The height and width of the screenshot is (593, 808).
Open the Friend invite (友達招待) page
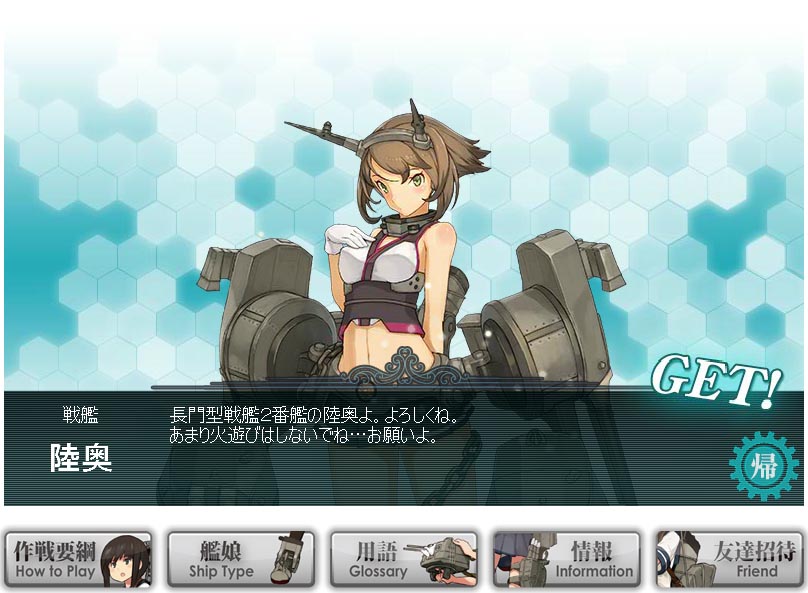pyautogui.click(x=729, y=560)
